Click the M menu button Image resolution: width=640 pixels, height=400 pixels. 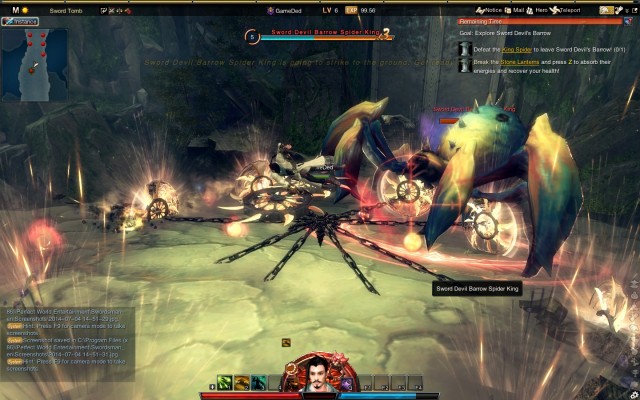[x=15, y=10]
